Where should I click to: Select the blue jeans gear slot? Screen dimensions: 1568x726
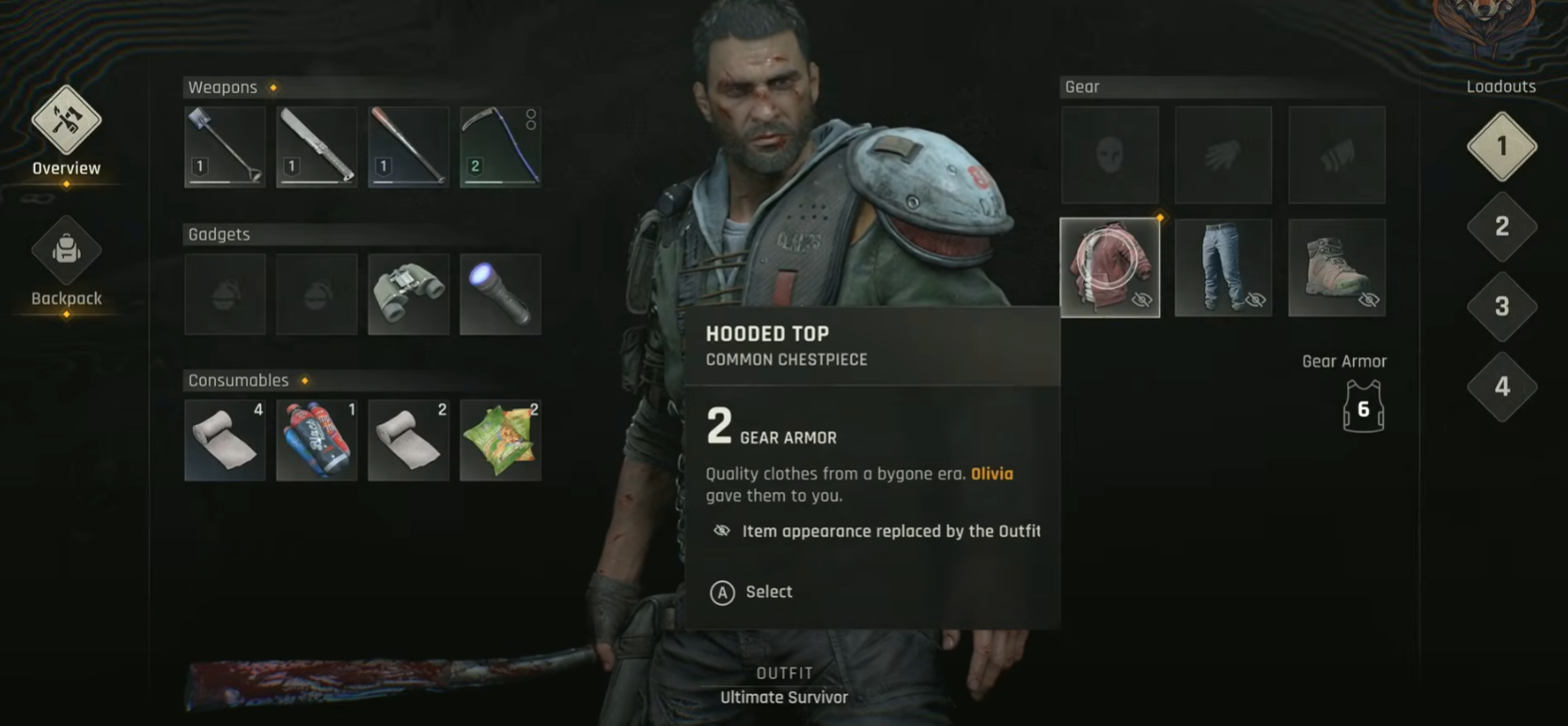(x=1223, y=268)
